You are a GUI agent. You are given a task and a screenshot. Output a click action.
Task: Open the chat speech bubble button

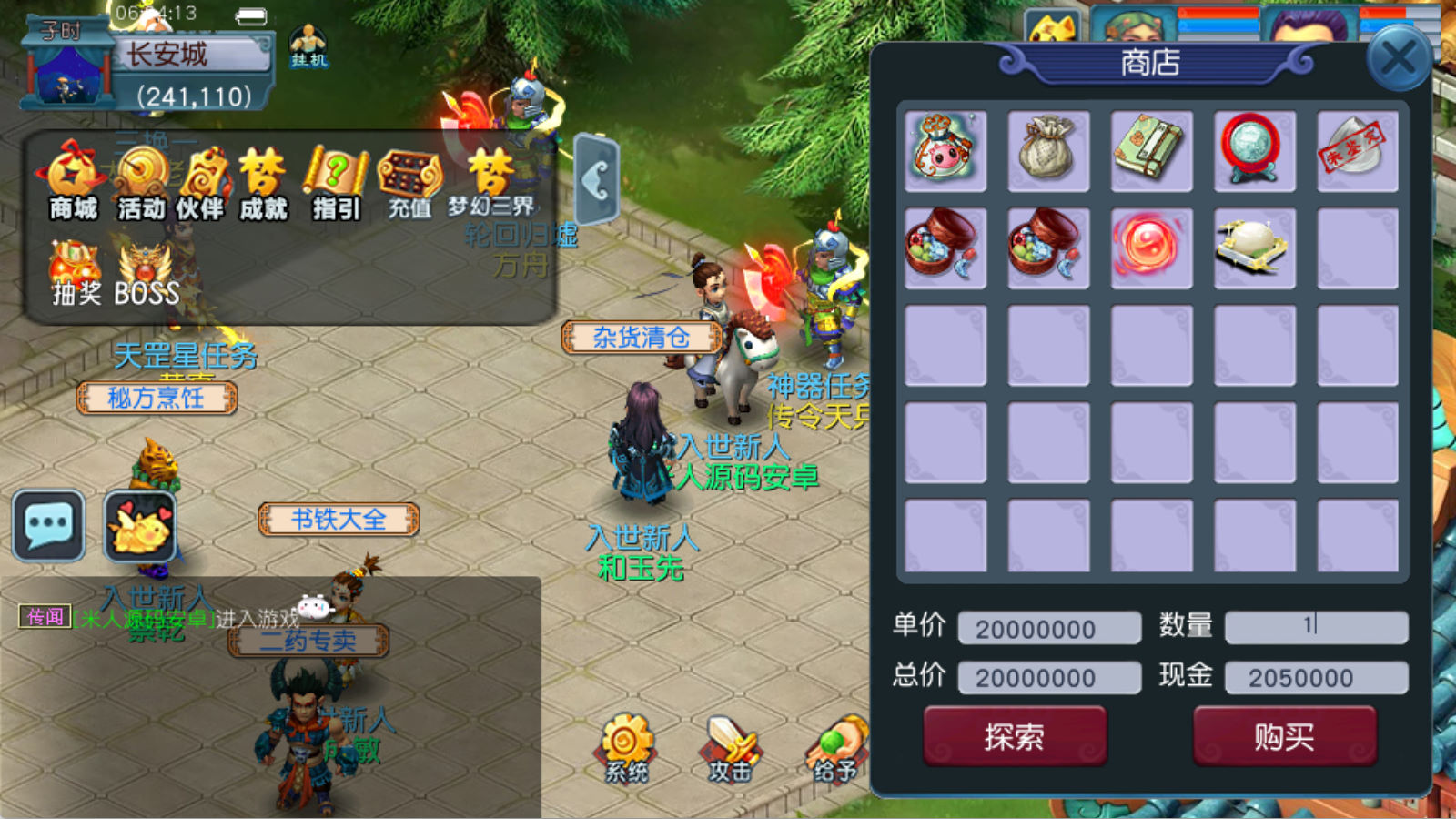coord(49,526)
